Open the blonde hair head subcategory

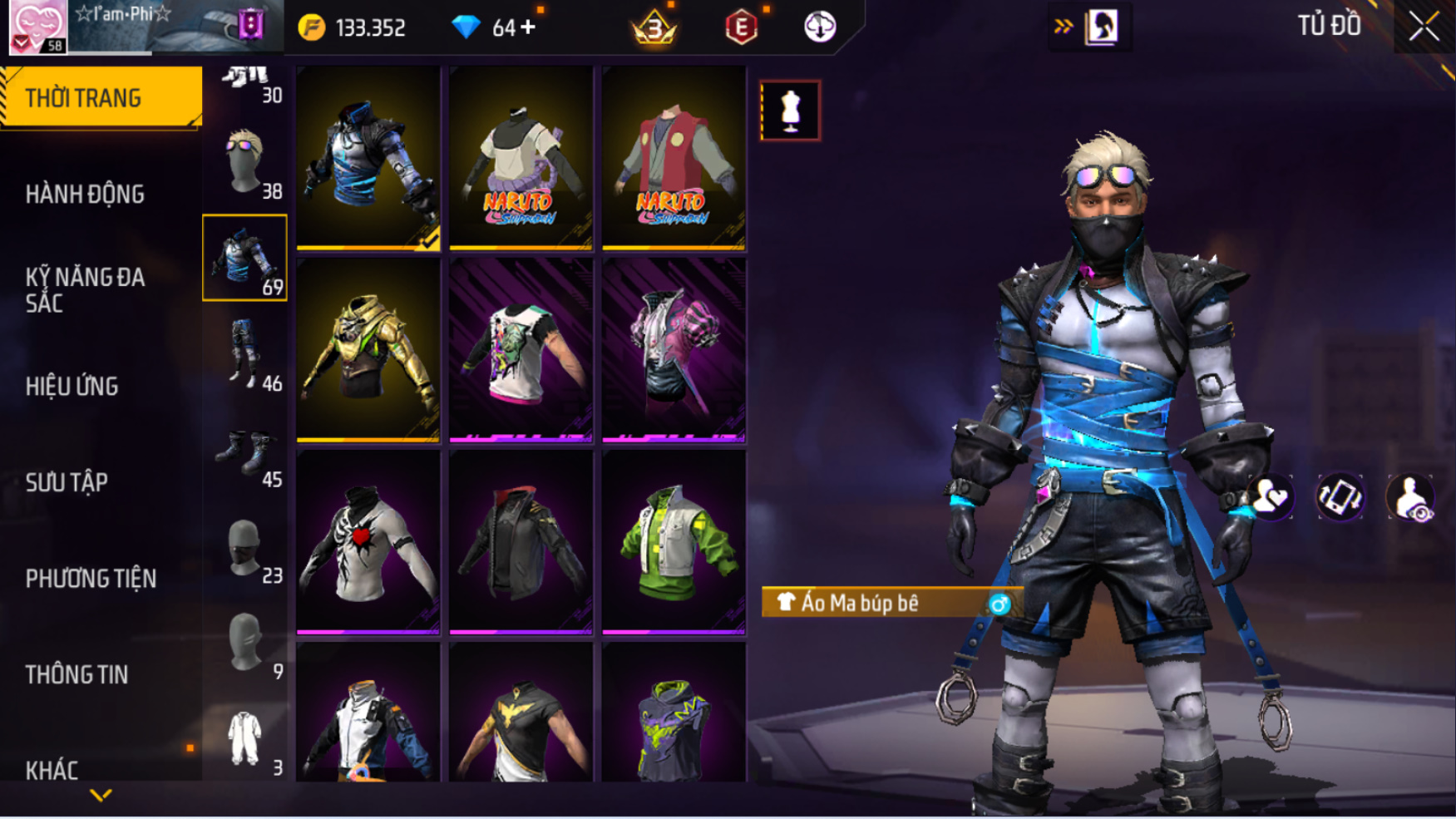tap(245, 162)
